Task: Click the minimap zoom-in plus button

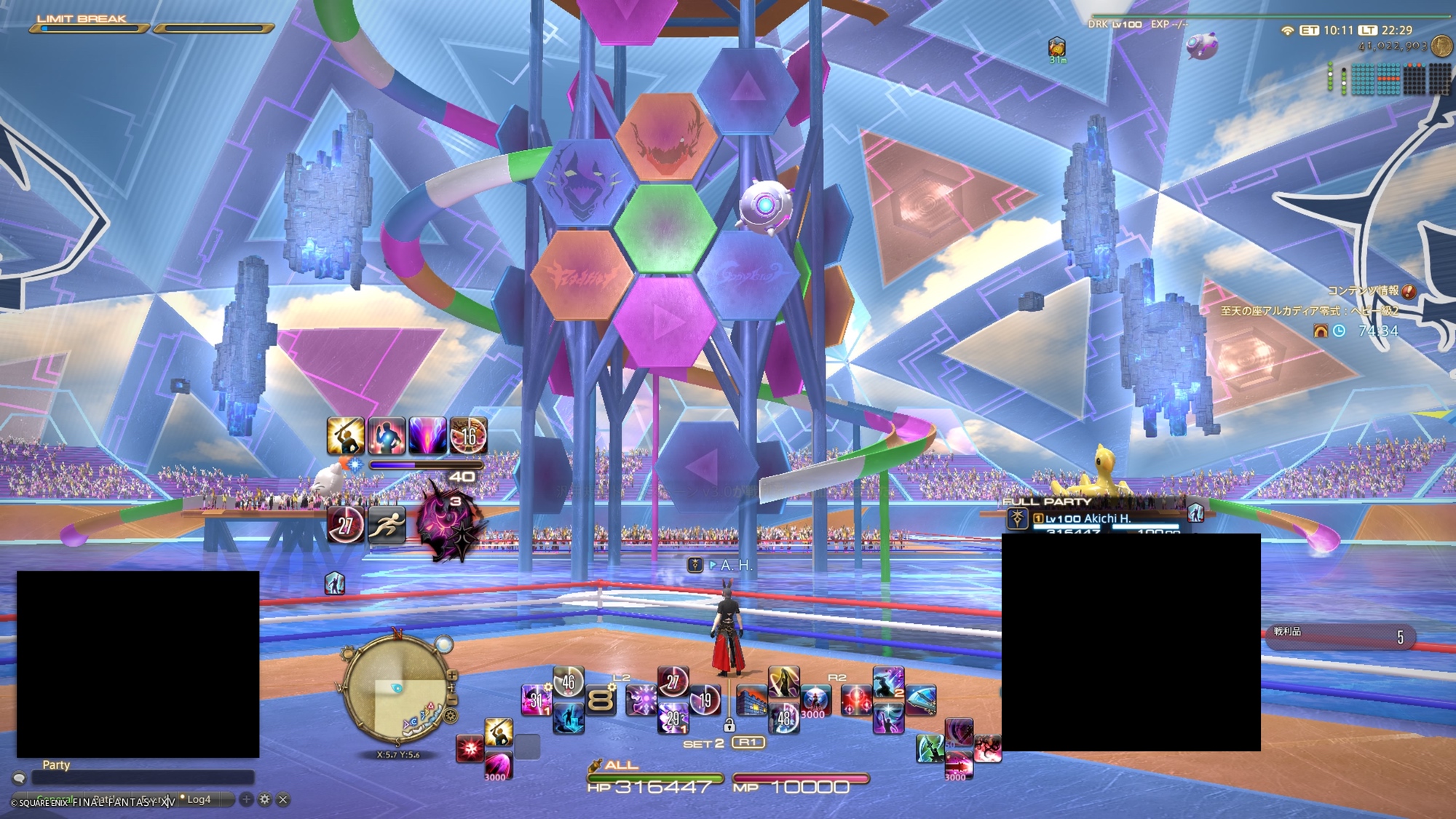Action: coord(452,675)
